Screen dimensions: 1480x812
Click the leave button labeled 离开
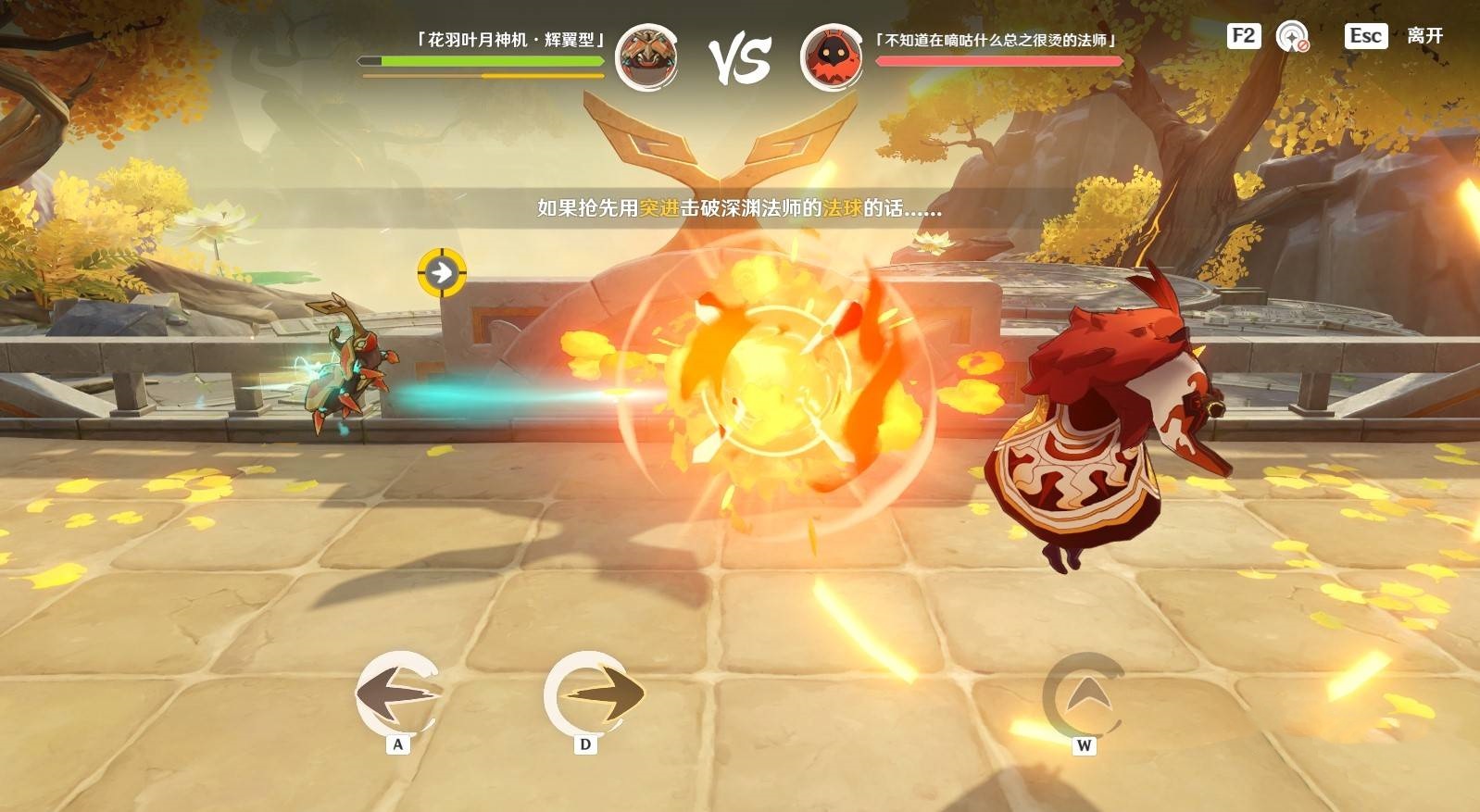pos(1424,36)
